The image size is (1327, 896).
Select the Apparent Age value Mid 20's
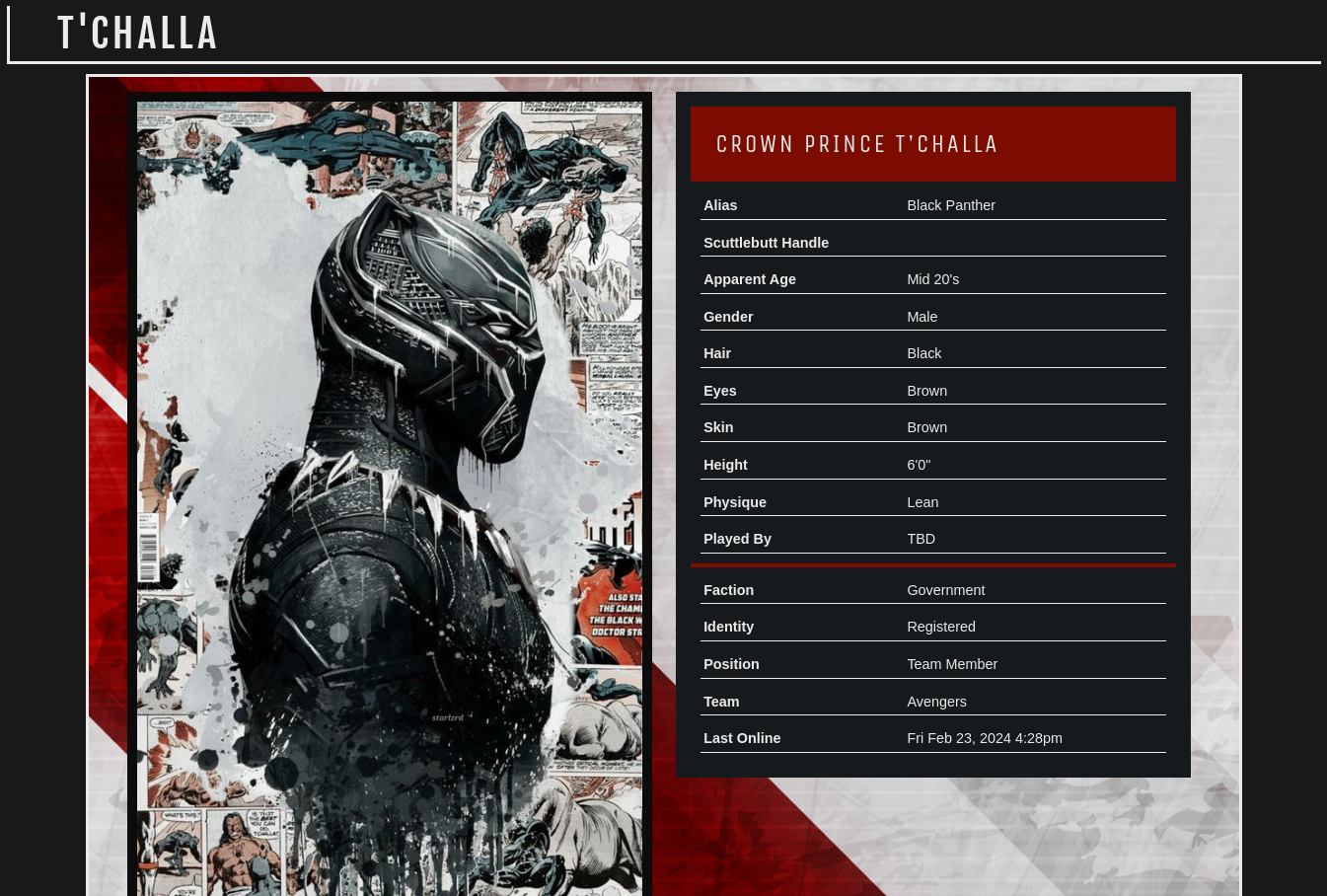pyautogui.click(x=932, y=279)
